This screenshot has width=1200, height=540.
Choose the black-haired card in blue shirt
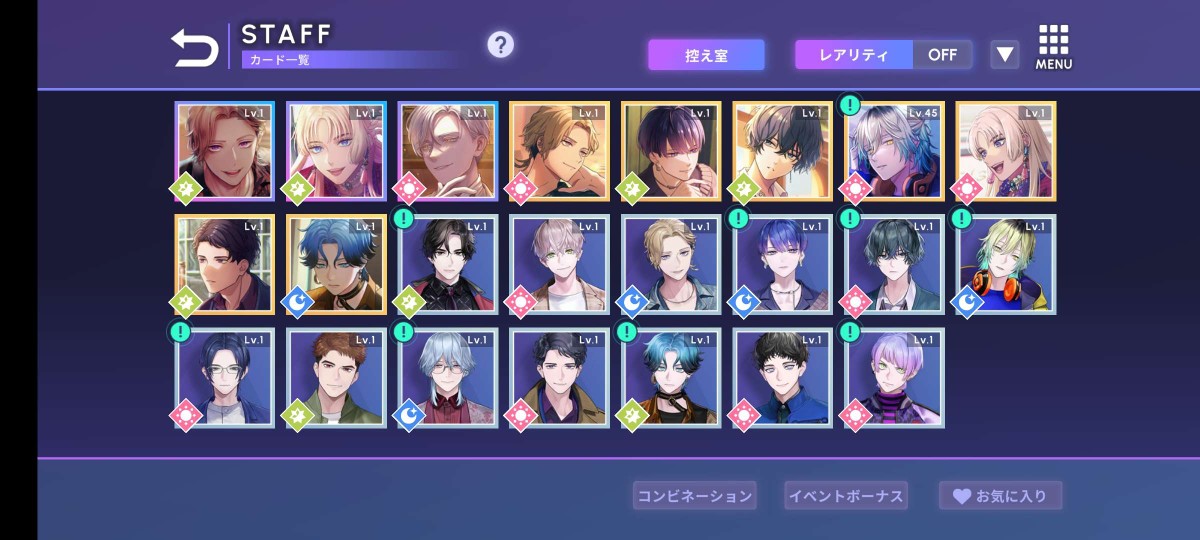coord(783,378)
